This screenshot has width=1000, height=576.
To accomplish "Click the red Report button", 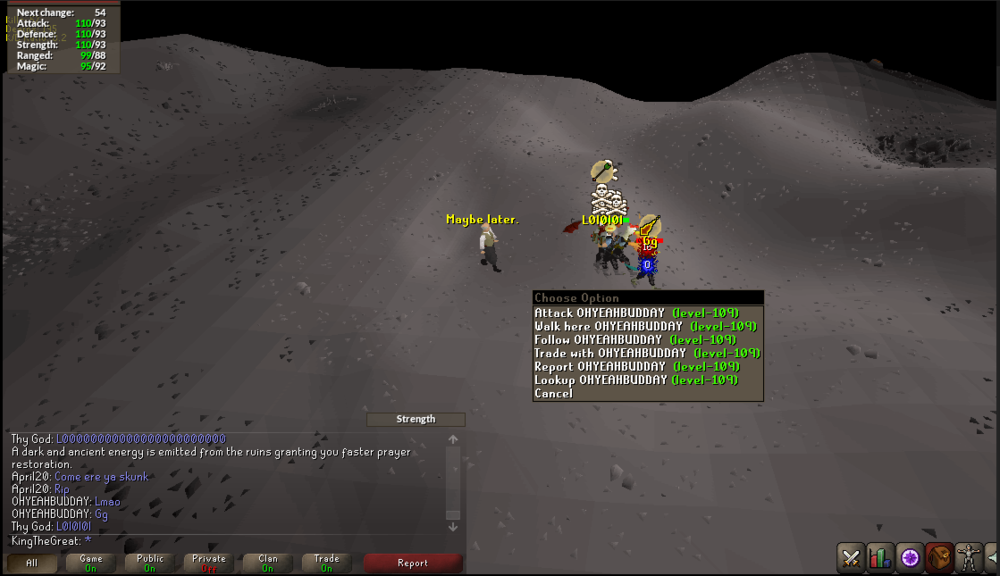I will click(412, 563).
